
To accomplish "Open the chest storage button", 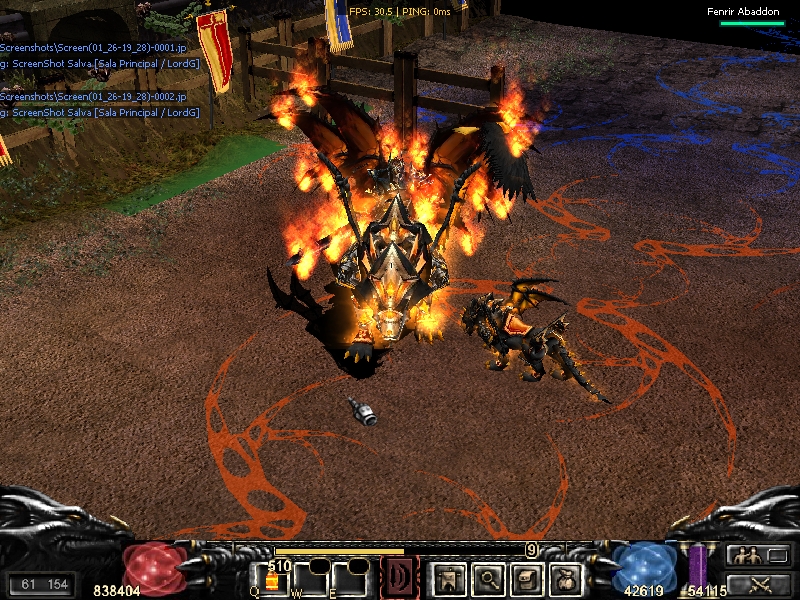I will 527,577.
